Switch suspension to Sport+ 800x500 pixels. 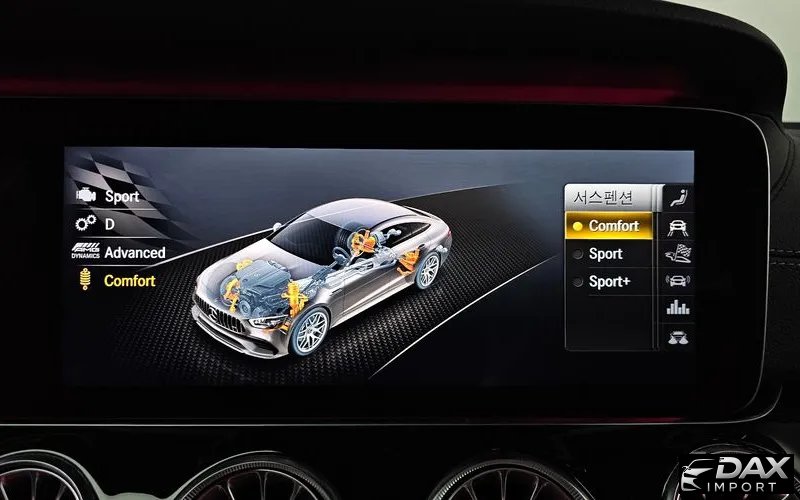(x=609, y=282)
